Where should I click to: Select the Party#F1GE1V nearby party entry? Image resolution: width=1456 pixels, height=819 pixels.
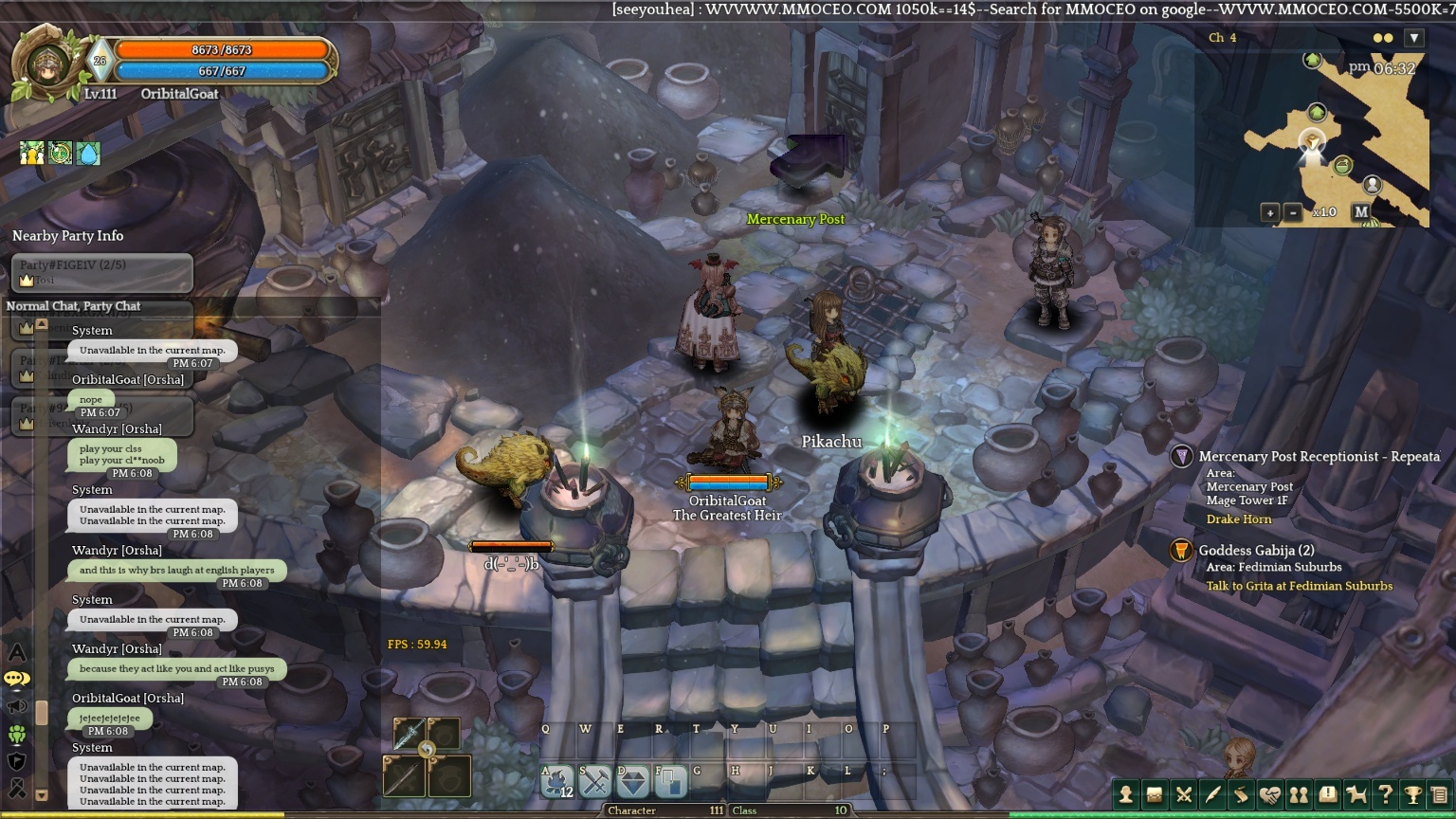coord(101,273)
